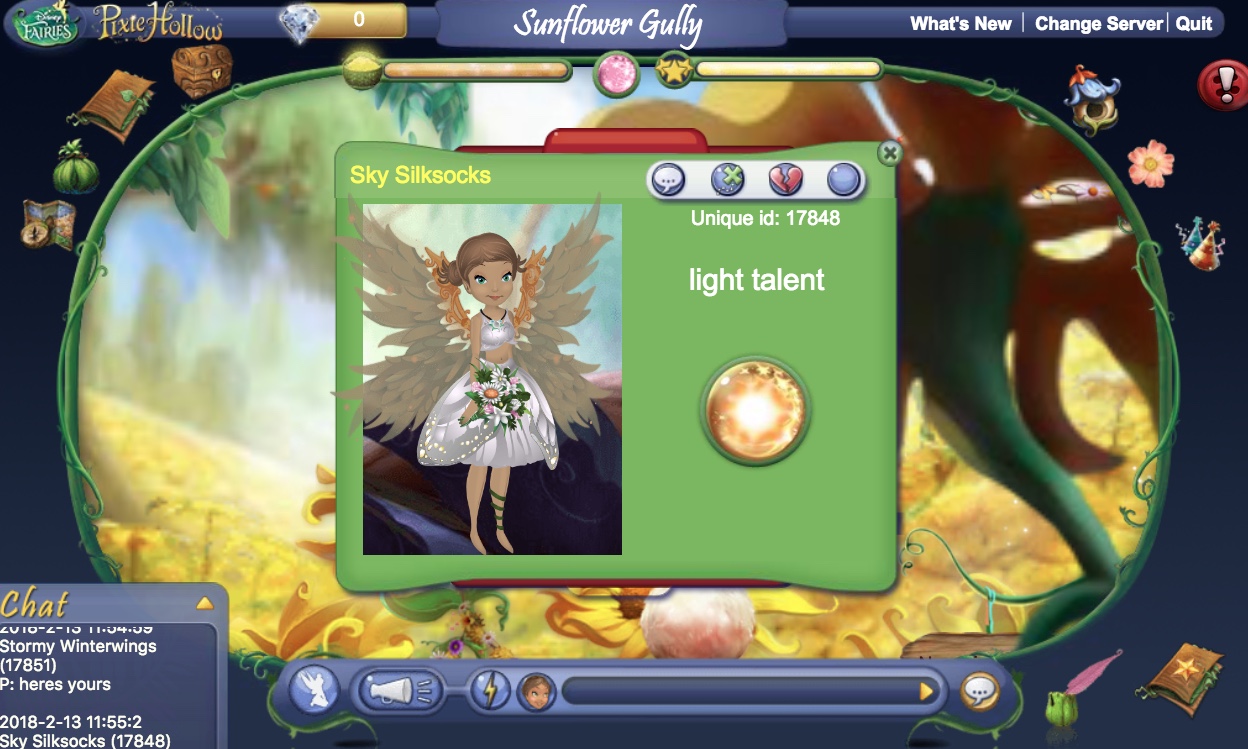Choose Change Server

[x=1098, y=23]
